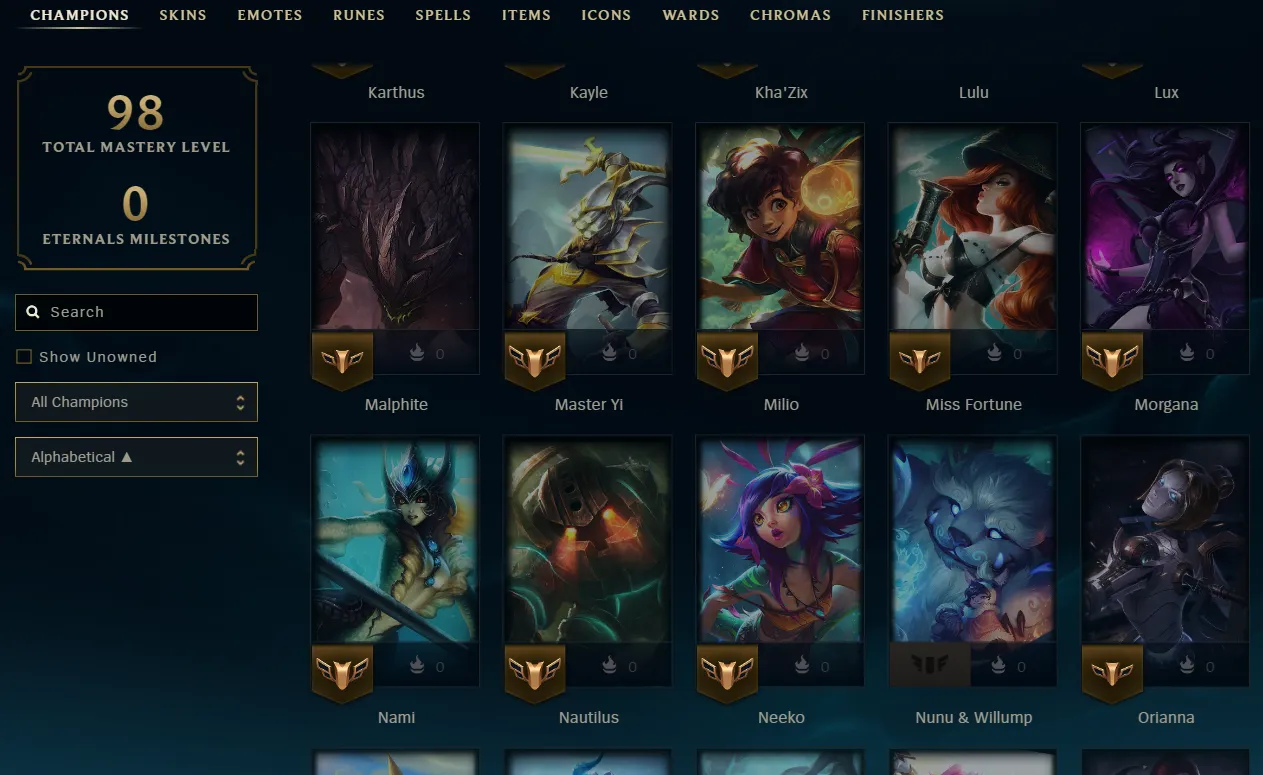Toggle the Show Unowned checkbox
Viewport: 1263px width, 775px height.
(x=24, y=357)
